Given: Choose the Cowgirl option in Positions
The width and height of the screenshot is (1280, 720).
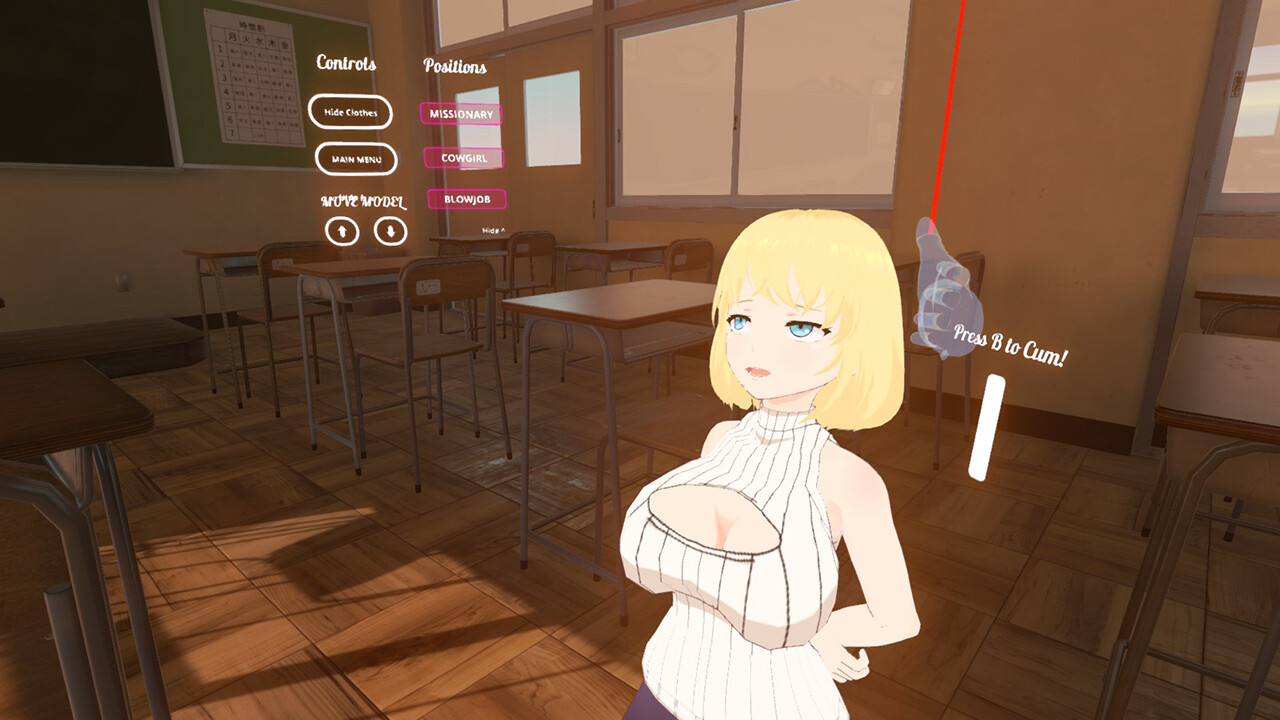Looking at the screenshot, I should [x=464, y=158].
